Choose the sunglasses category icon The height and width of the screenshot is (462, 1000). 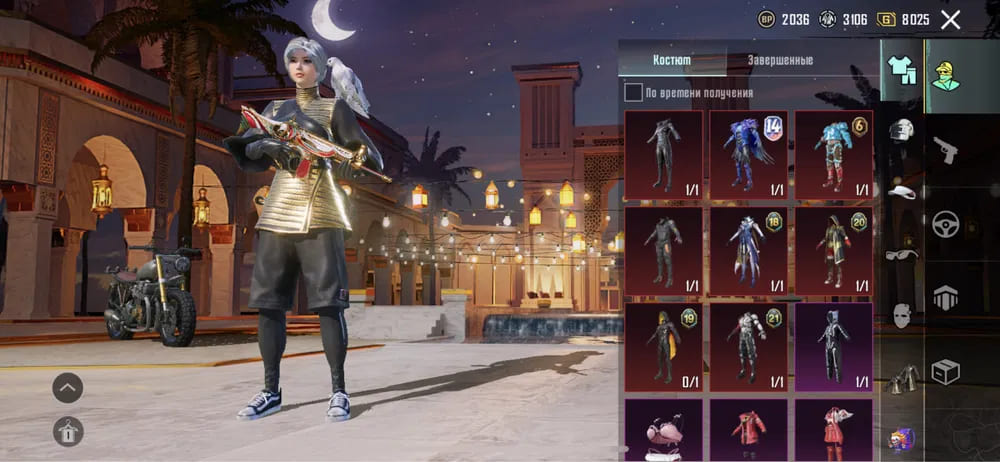click(902, 254)
